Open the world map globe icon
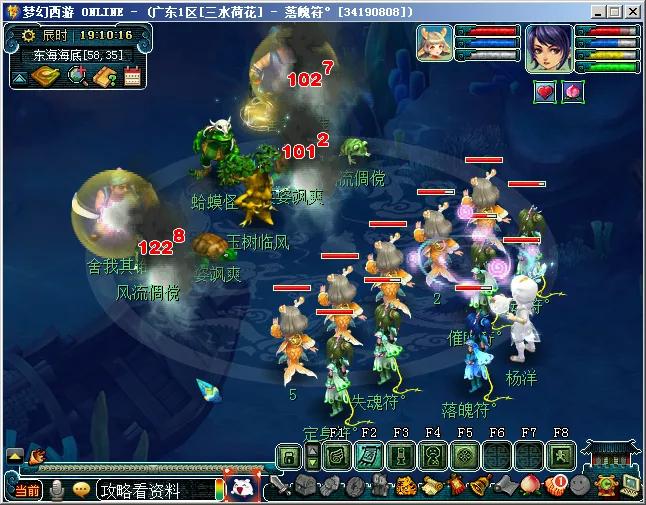The image size is (646, 505). point(77,77)
